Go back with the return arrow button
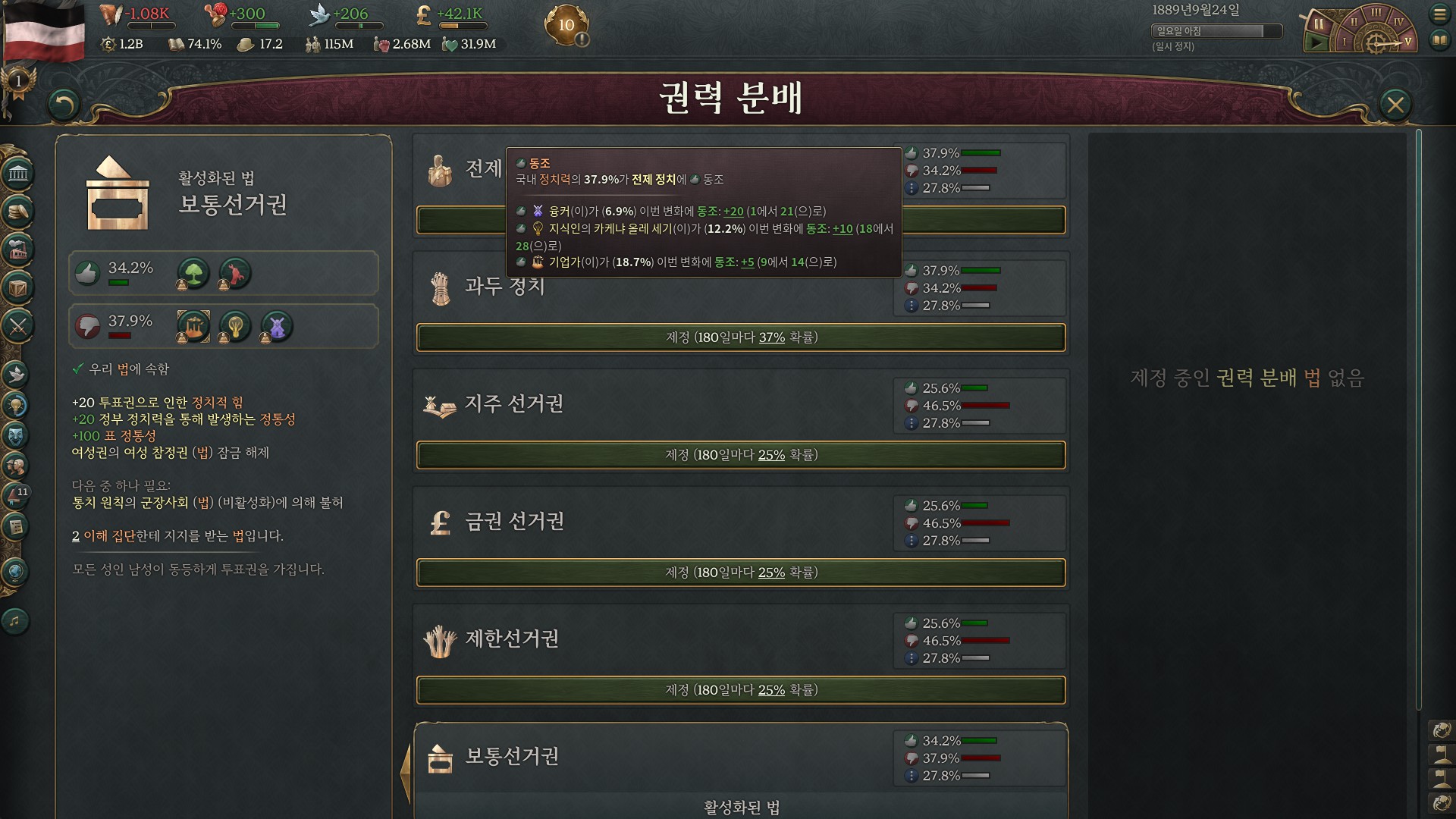1456x819 pixels. point(64,105)
